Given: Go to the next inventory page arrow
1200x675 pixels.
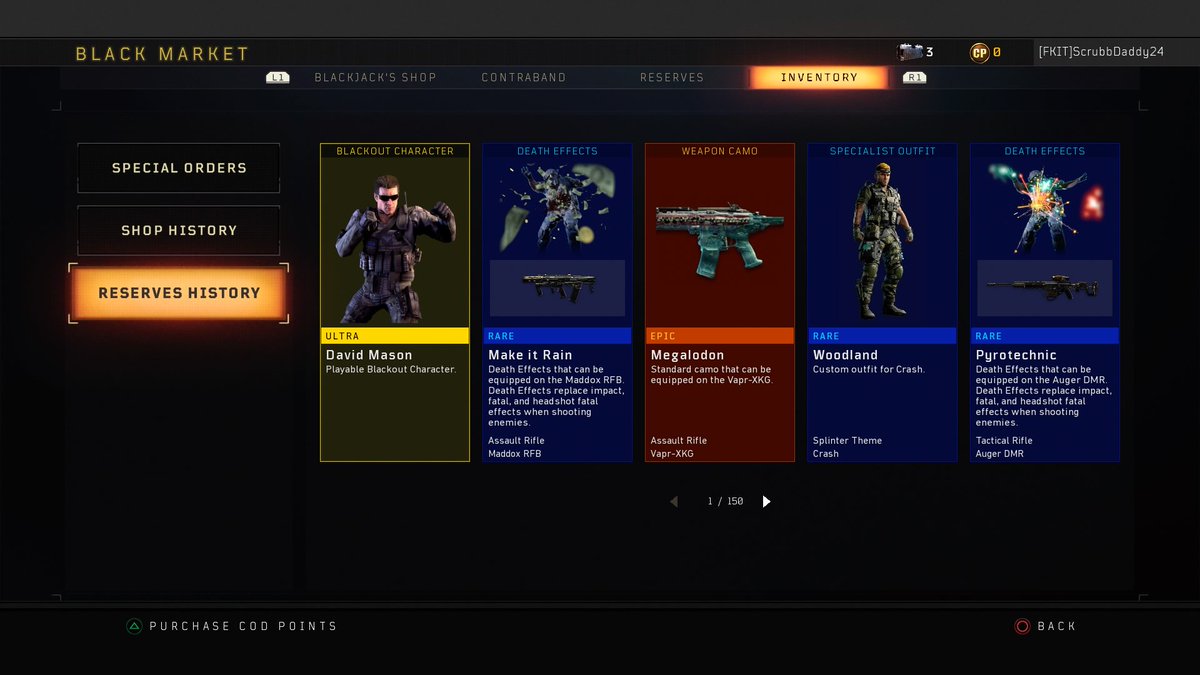Looking at the screenshot, I should click(767, 502).
